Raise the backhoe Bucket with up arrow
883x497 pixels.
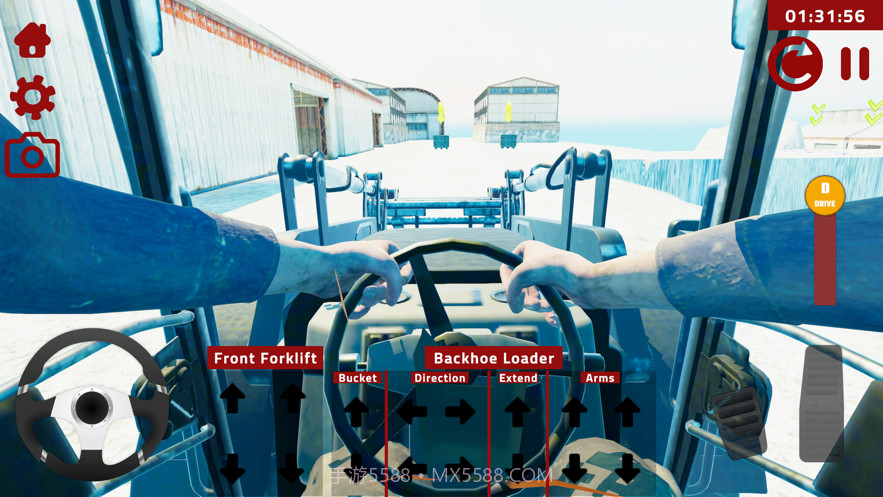click(357, 410)
